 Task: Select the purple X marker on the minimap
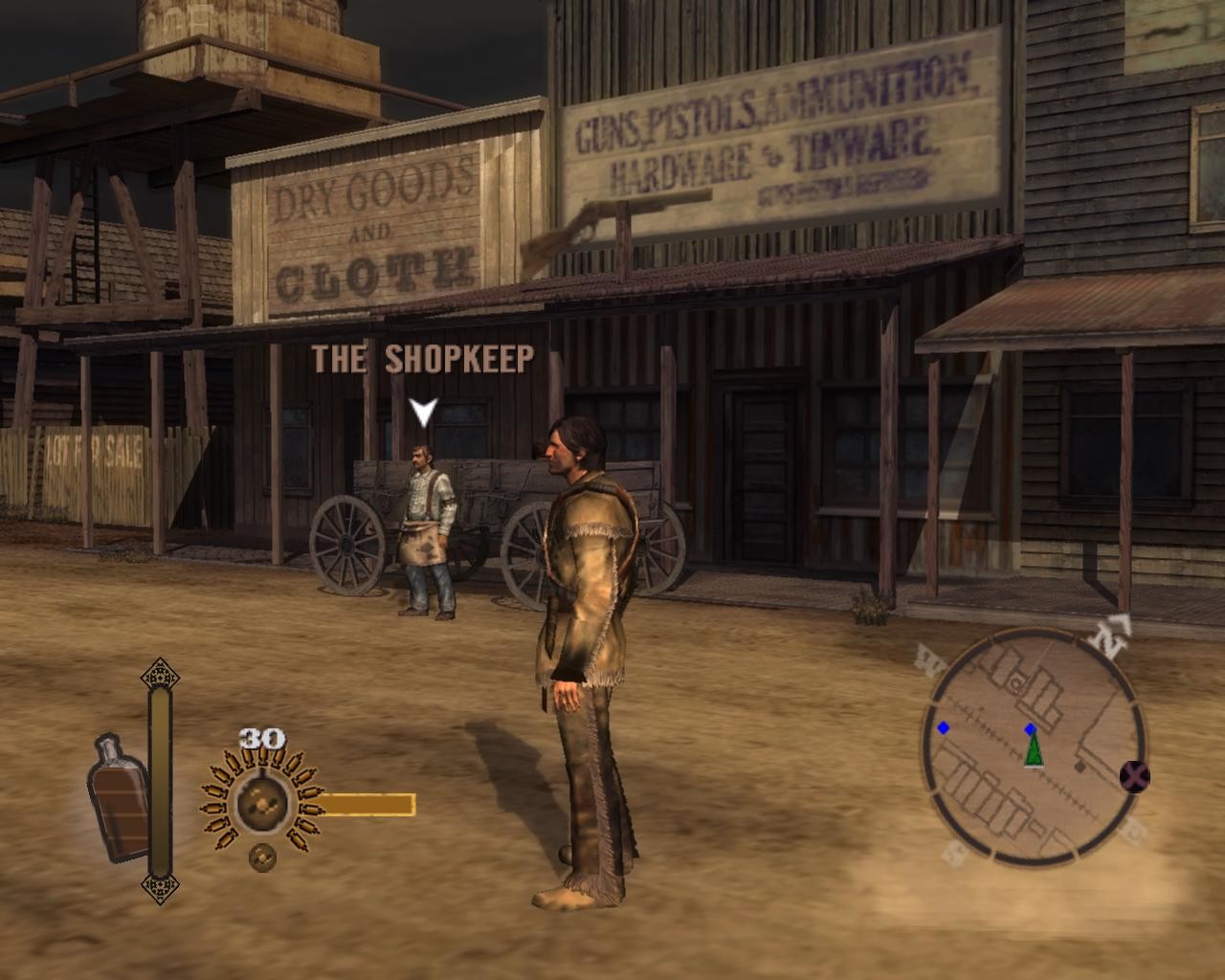point(1134,777)
